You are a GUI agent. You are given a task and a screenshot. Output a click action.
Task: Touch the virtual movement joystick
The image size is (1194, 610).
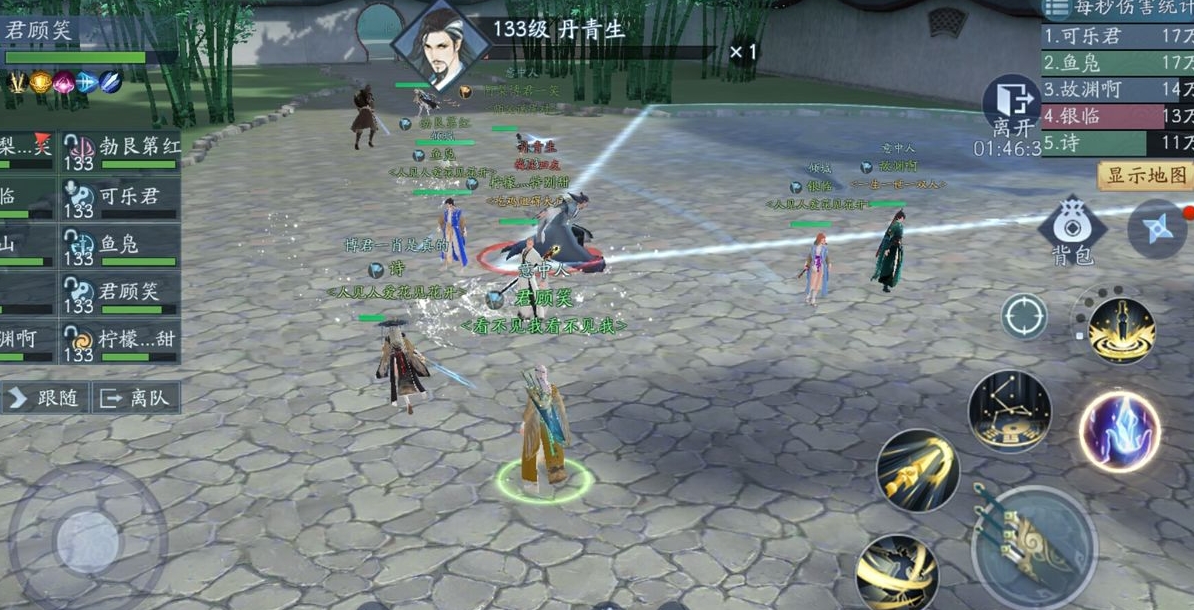point(88,541)
